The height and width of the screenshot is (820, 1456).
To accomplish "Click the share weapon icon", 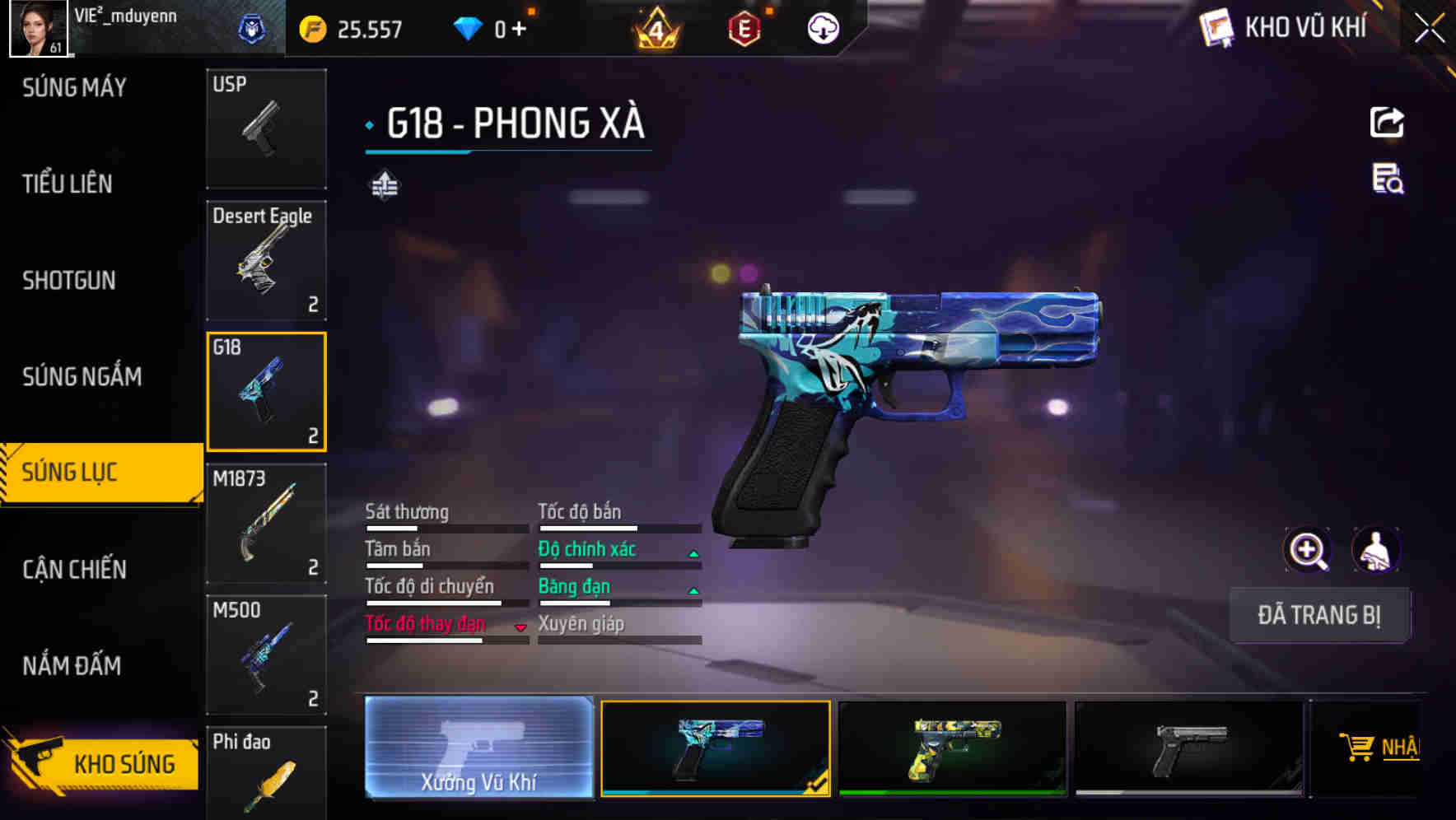I will coord(1387,122).
